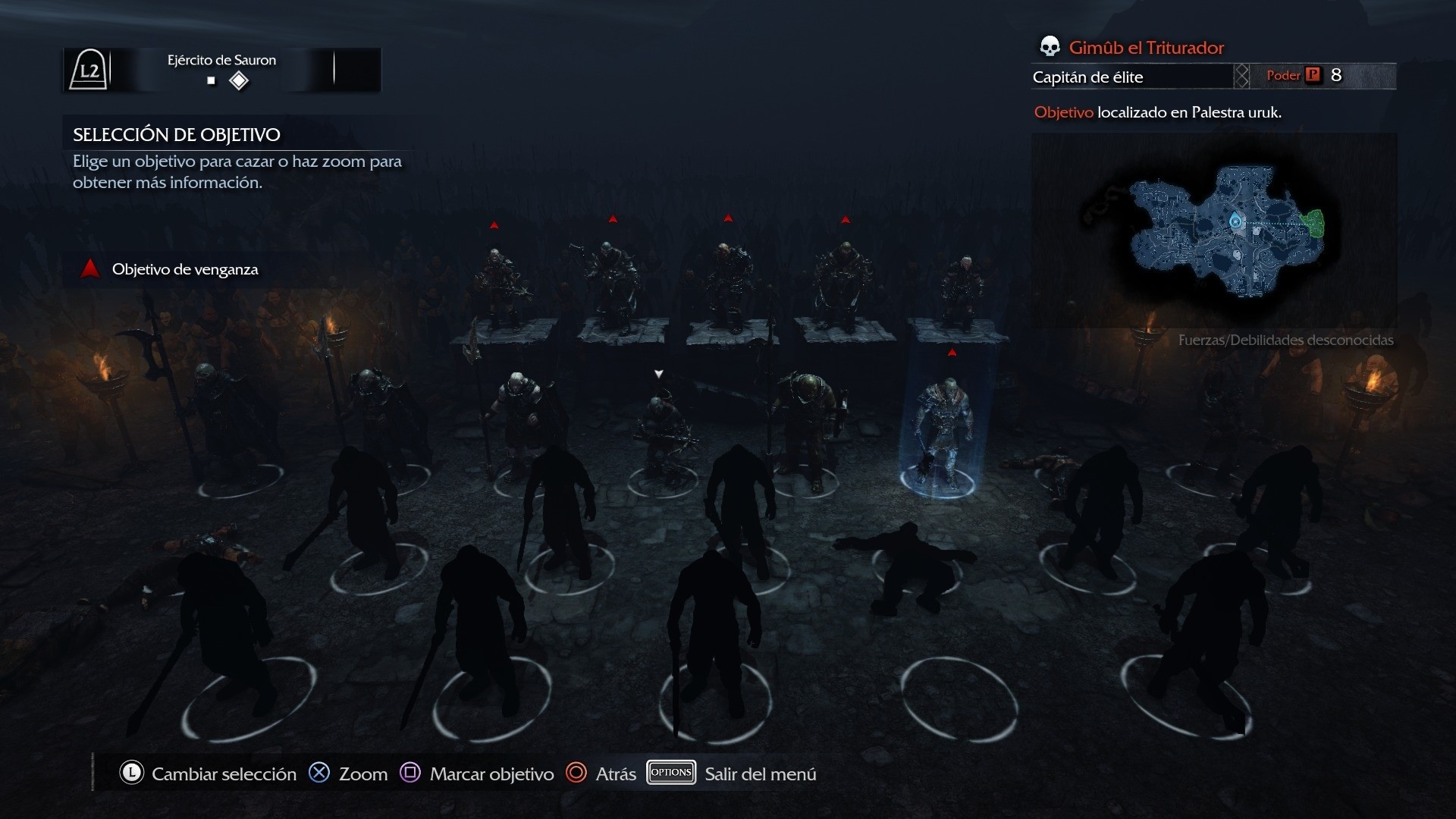Click the skull icon beside Gimûb el Triturador
The height and width of the screenshot is (819, 1456).
pos(1050,47)
